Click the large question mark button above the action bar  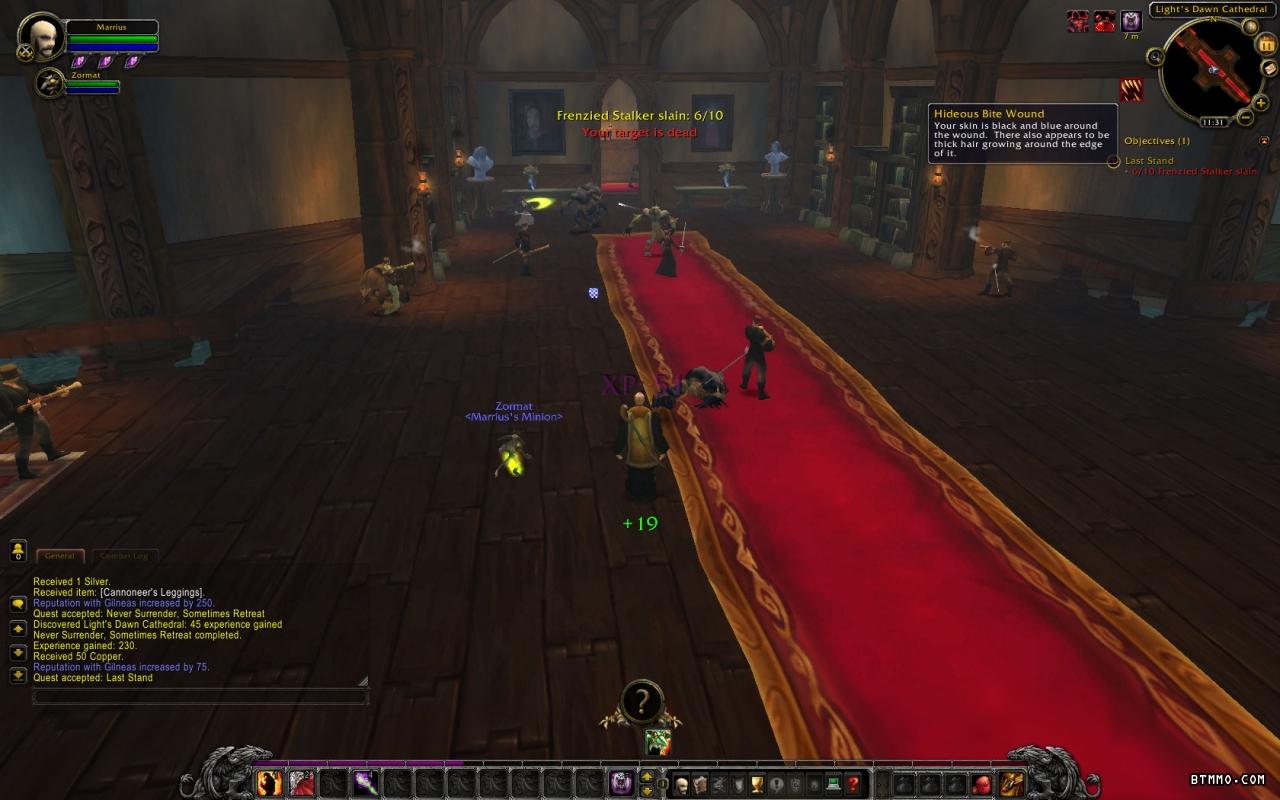(641, 701)
